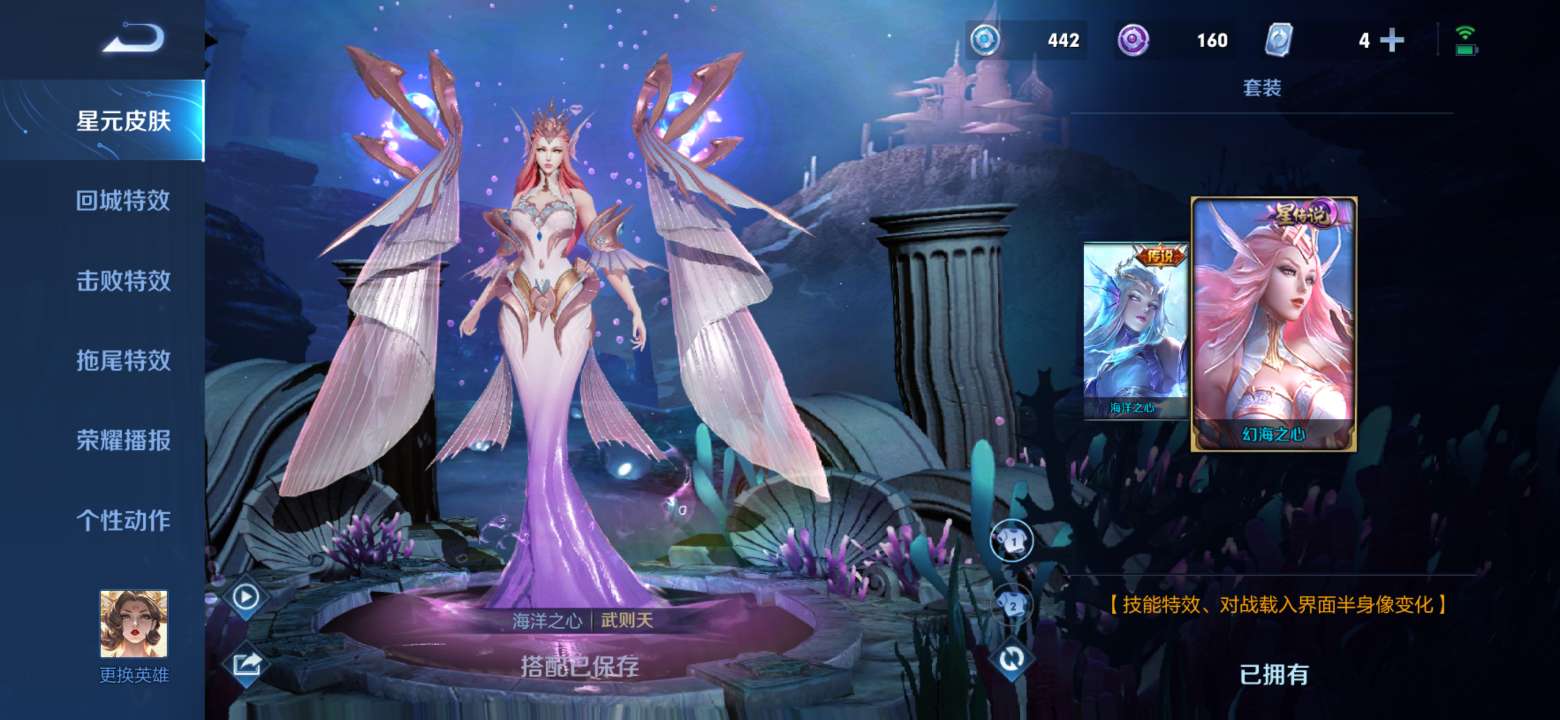Expand the 拖尾特效 category

(x=120, y=361)
